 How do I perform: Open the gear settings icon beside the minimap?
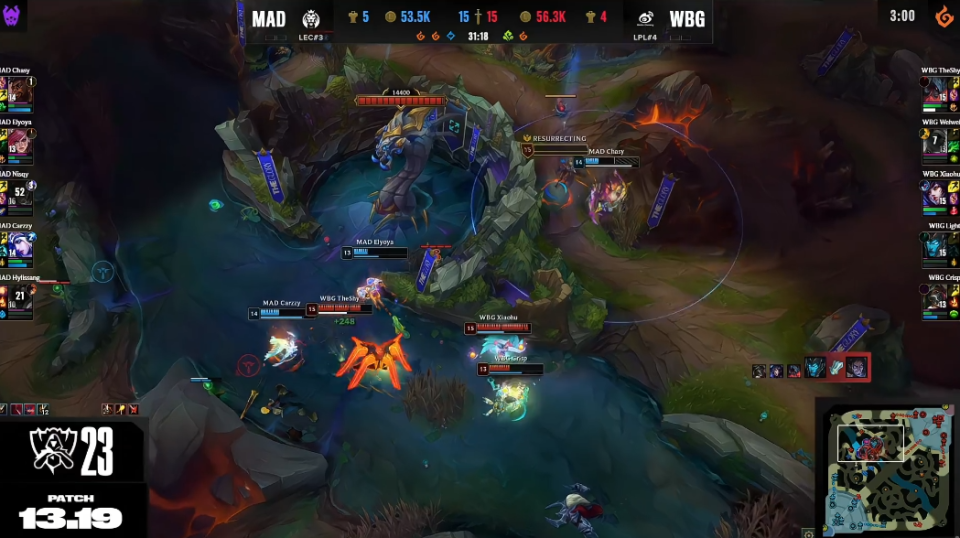pos(808,533)
